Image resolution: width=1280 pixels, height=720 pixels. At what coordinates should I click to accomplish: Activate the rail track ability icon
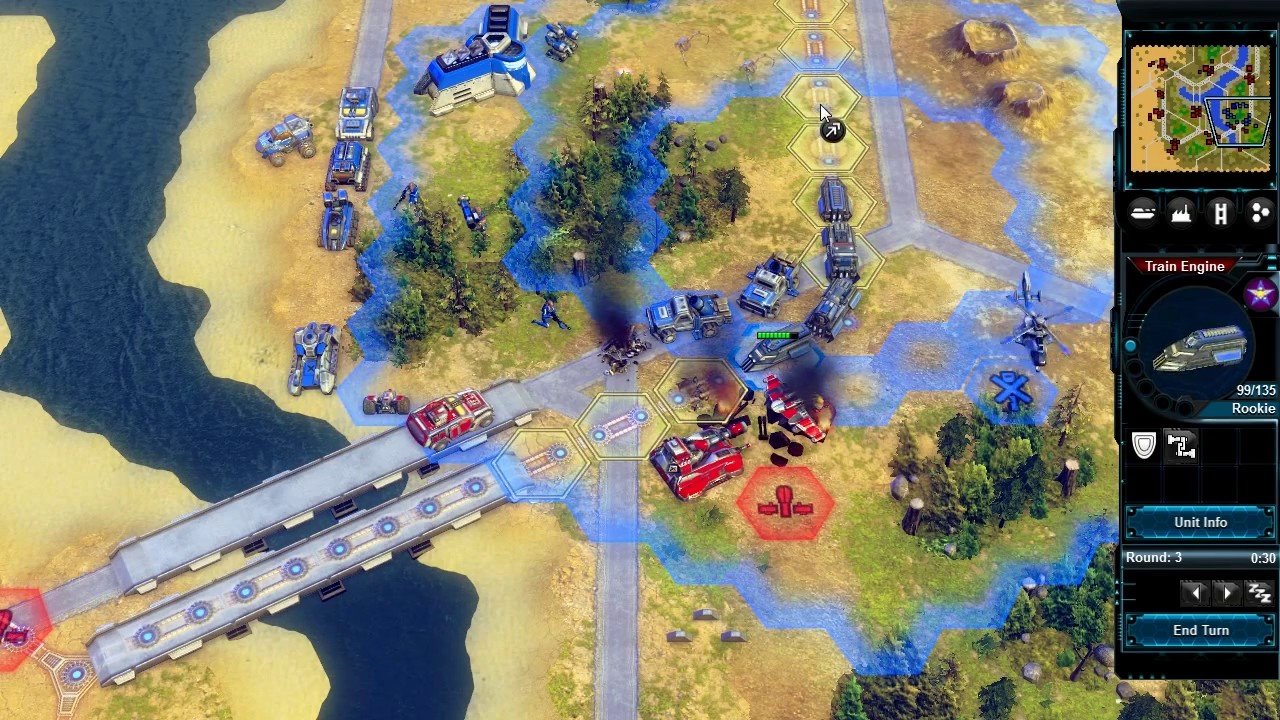1181,446
